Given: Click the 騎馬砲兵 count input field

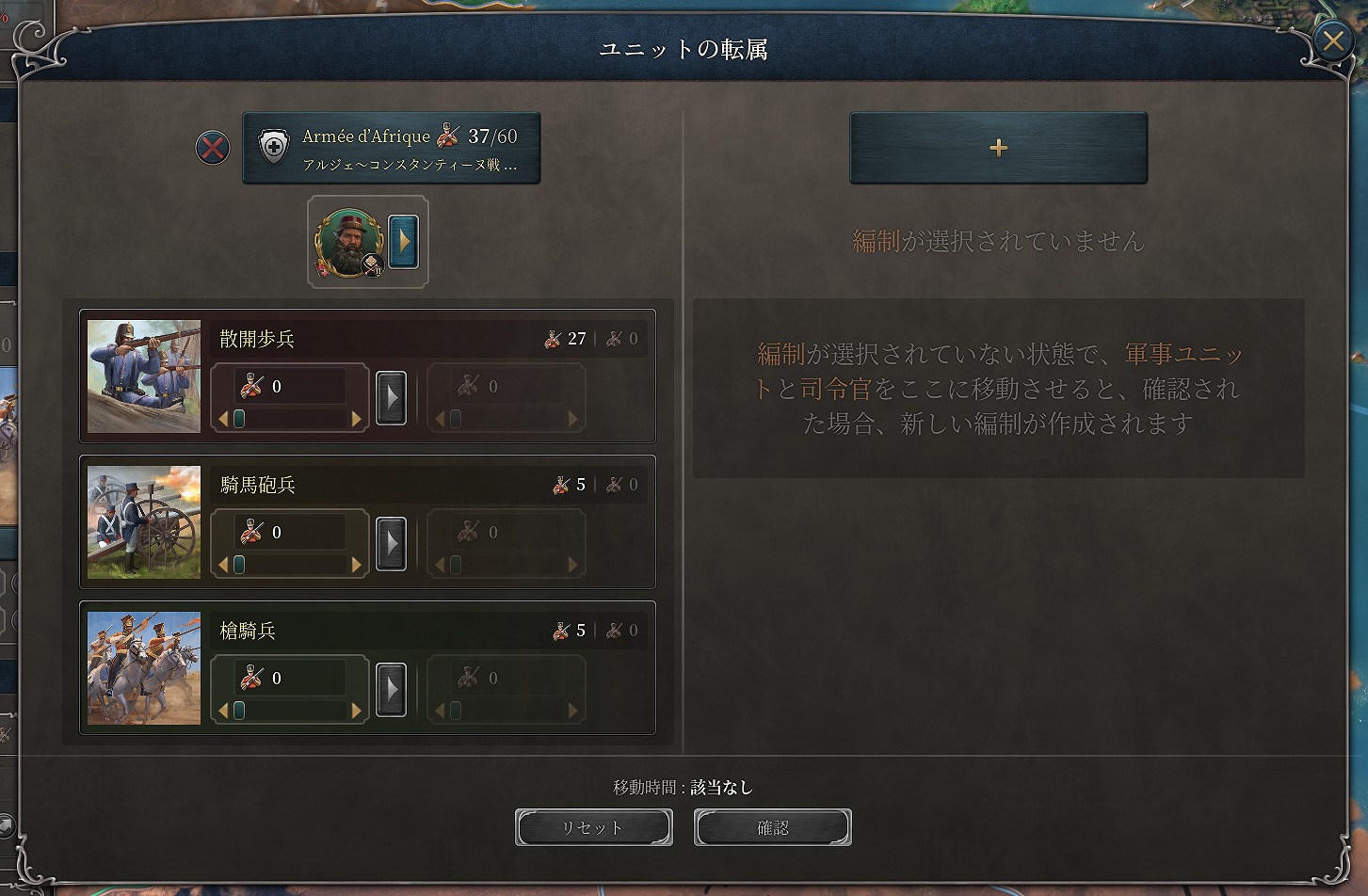Looking at the screenshot, I should click(289, 531).
